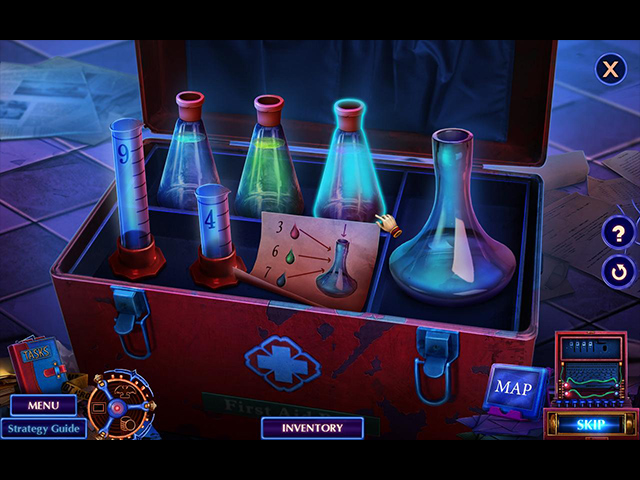
Task: Close the puzzle with the X button
Action: (x=609, y=68)
